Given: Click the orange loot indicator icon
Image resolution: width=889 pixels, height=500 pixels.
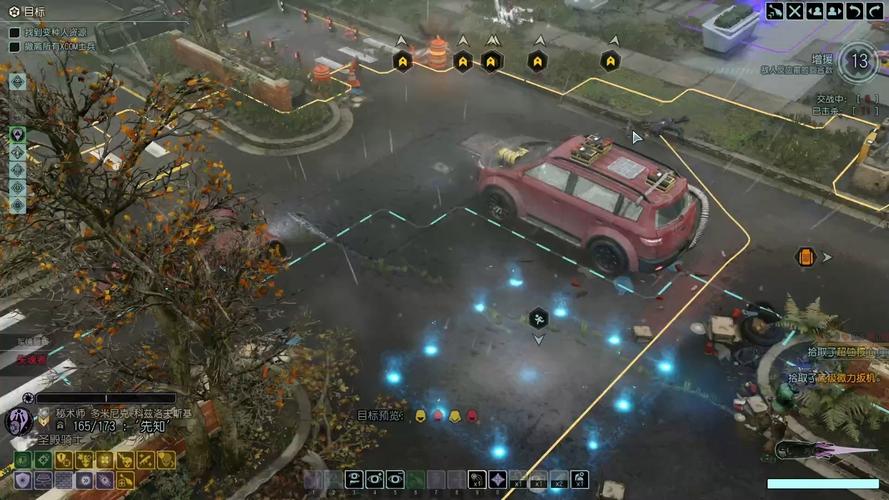Looking at the screenshot, I should (806, 257).
